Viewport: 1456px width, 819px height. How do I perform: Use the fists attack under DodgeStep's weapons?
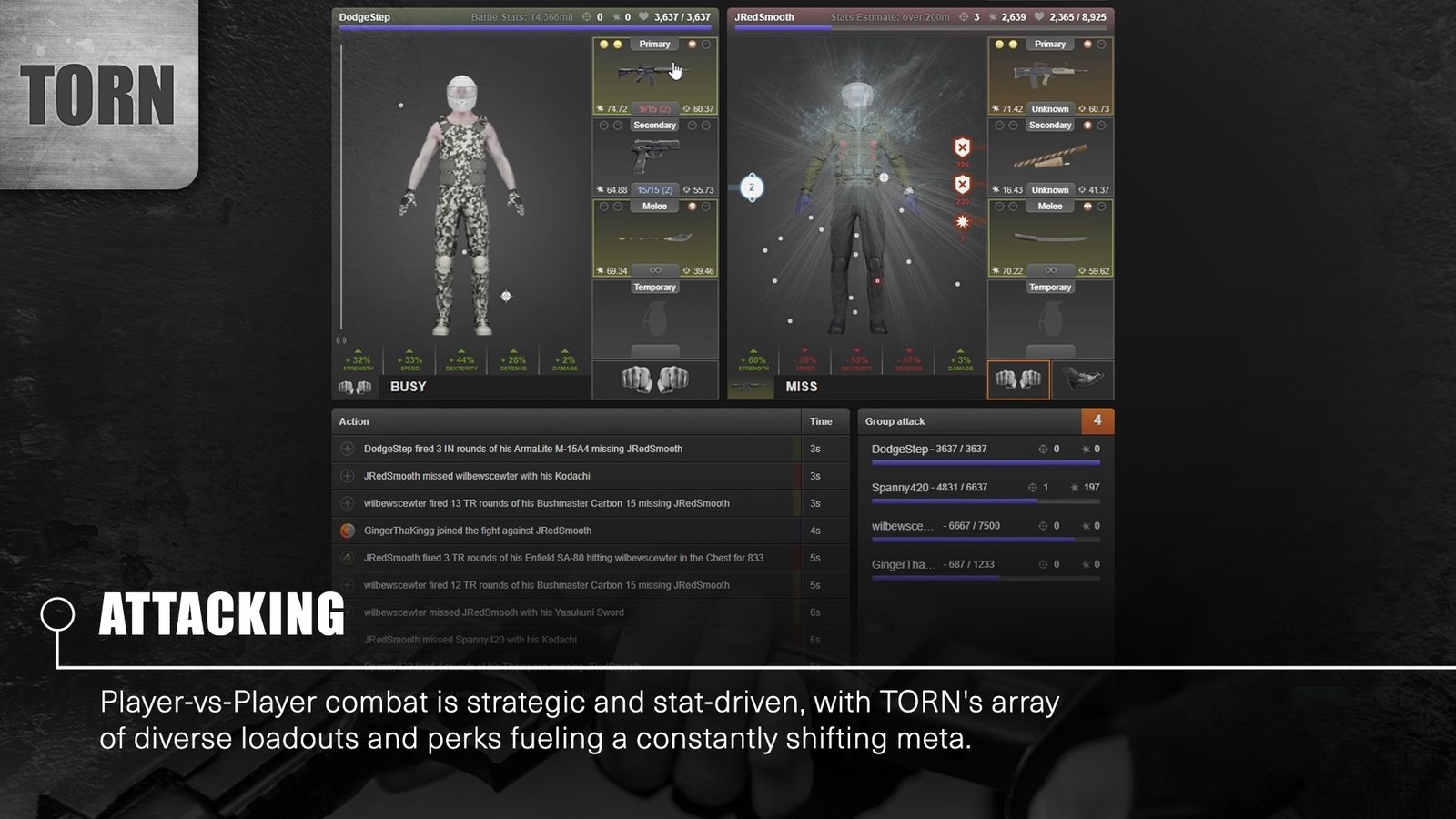[x=654, y=379]
